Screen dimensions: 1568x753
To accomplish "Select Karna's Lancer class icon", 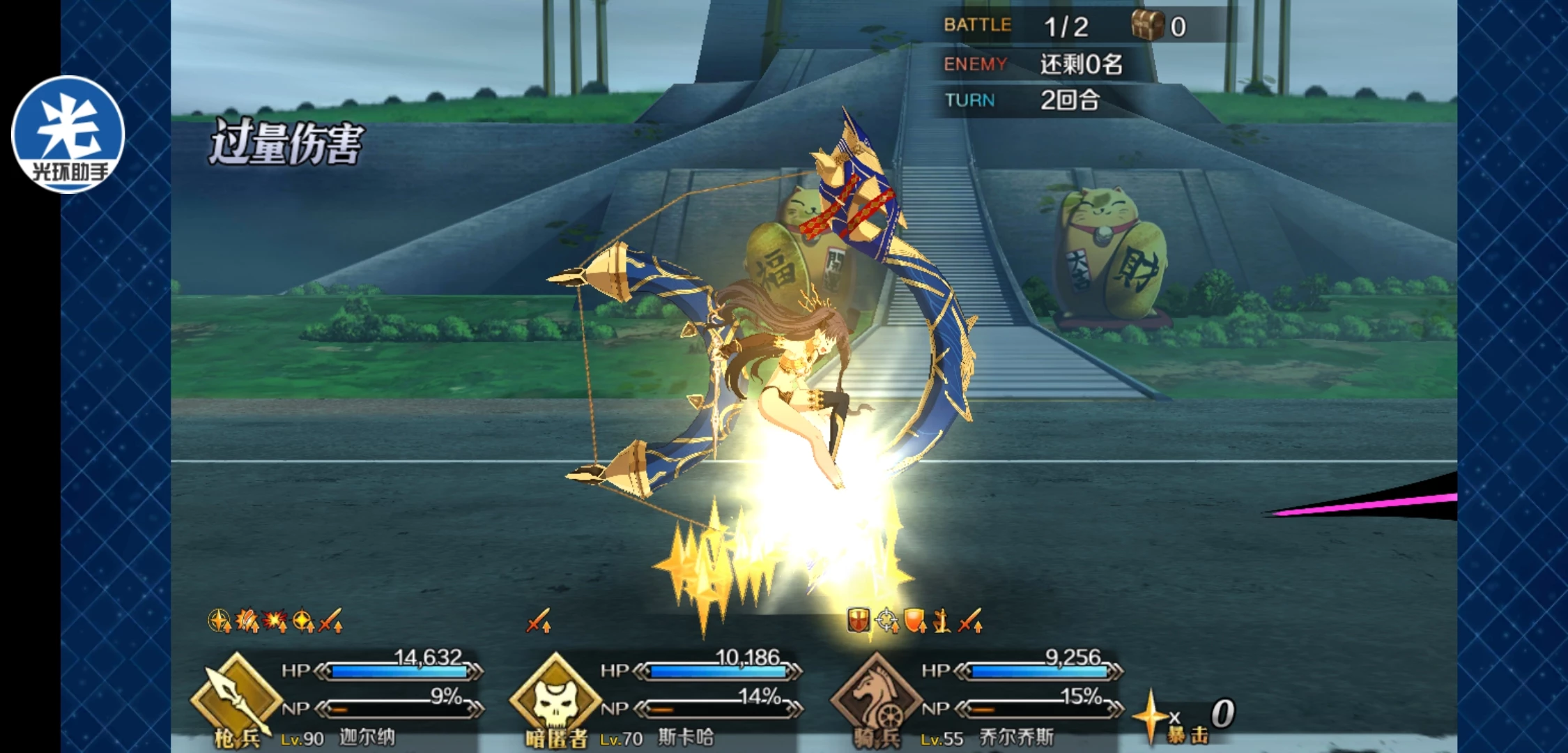I will pyautogui.click(x=236, y=699).
